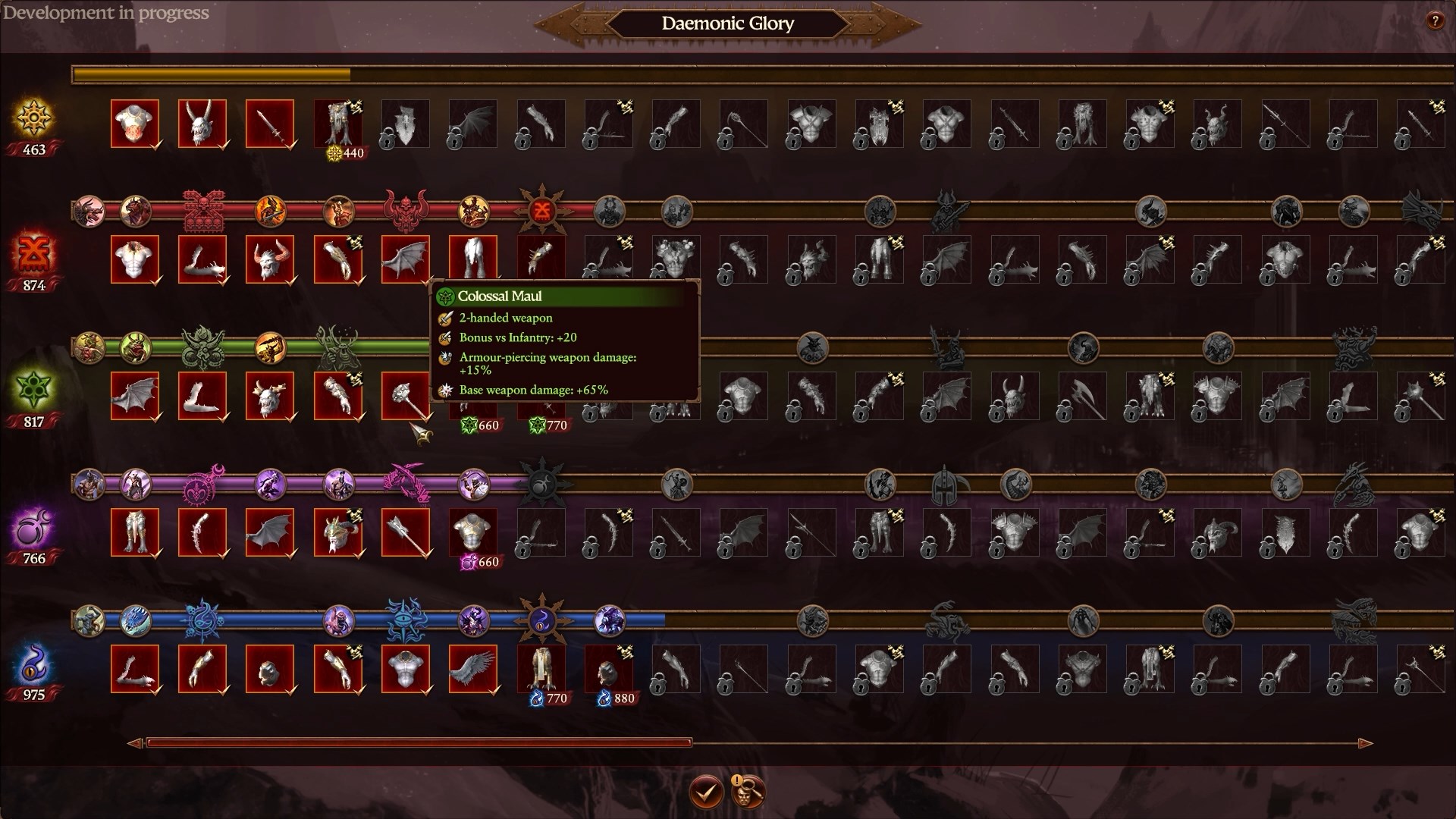Select the Colossal Maul weapon slot
Image resolution: width=1456 pixels, height=819 pixels.
pos(406,396)
